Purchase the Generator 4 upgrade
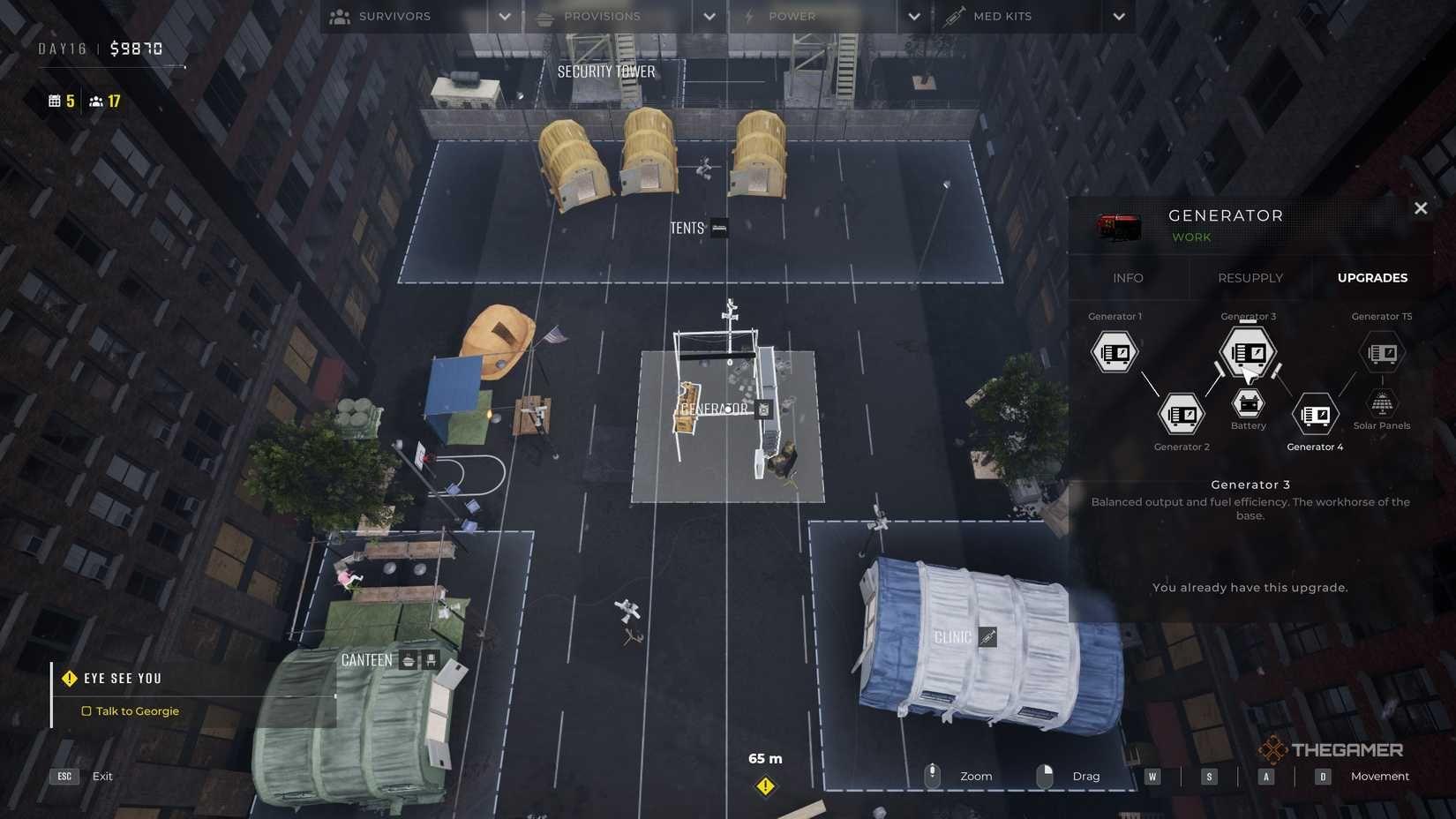This screenshot has height=819, width=1456. click(x=1315, y=413)
